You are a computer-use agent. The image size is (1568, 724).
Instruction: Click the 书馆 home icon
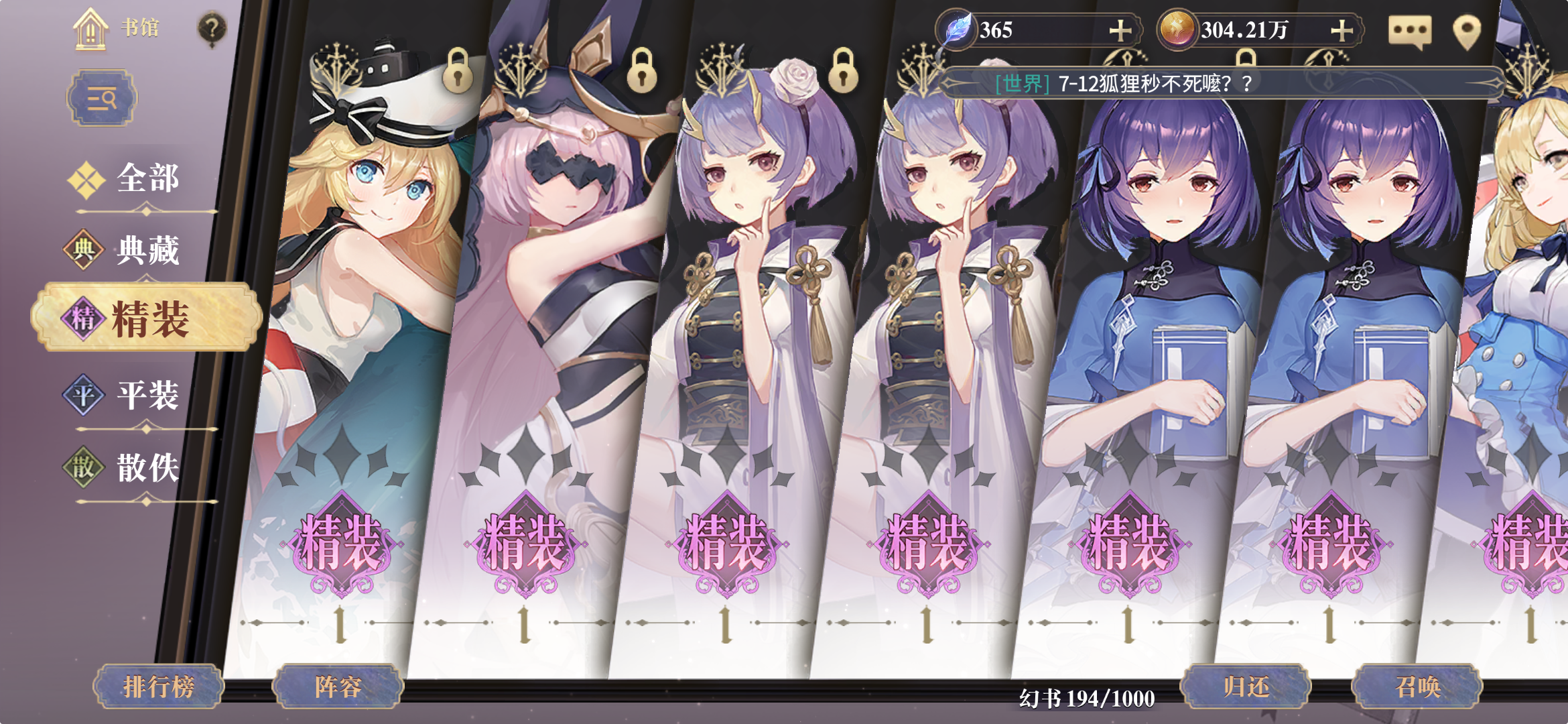(x=89, y=28)
